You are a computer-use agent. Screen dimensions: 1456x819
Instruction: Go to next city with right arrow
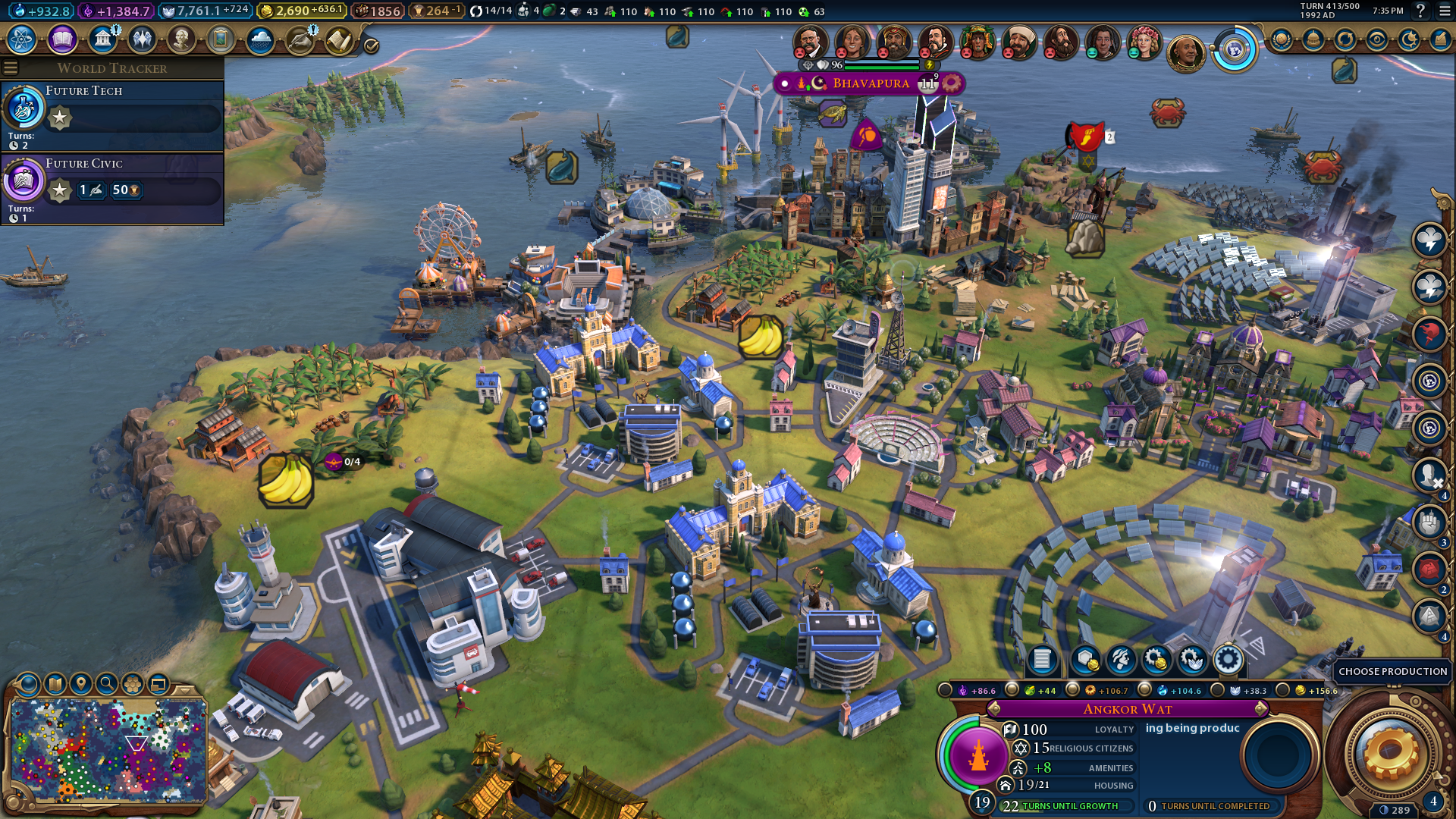tap(1261, 708)
